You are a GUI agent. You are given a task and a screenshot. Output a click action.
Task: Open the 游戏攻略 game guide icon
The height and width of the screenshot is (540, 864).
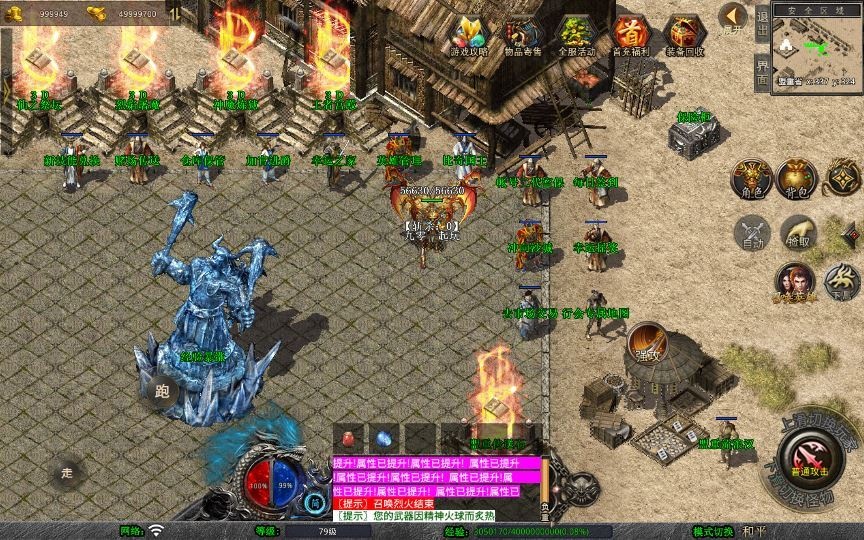click(x=468, y=36)
